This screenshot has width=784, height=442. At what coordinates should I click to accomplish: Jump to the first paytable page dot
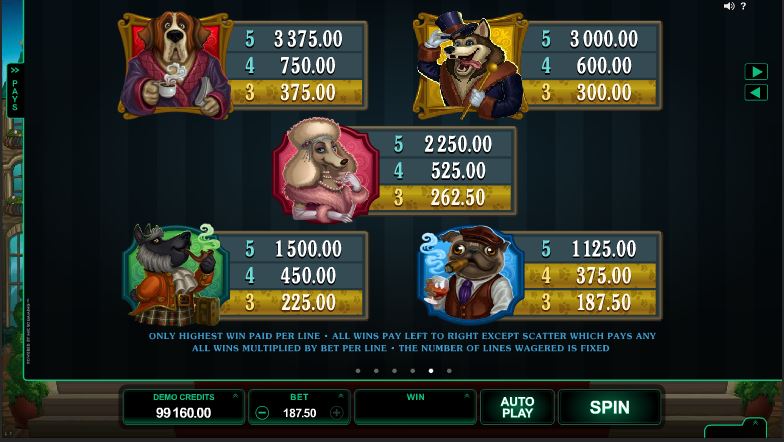point(357,371)
